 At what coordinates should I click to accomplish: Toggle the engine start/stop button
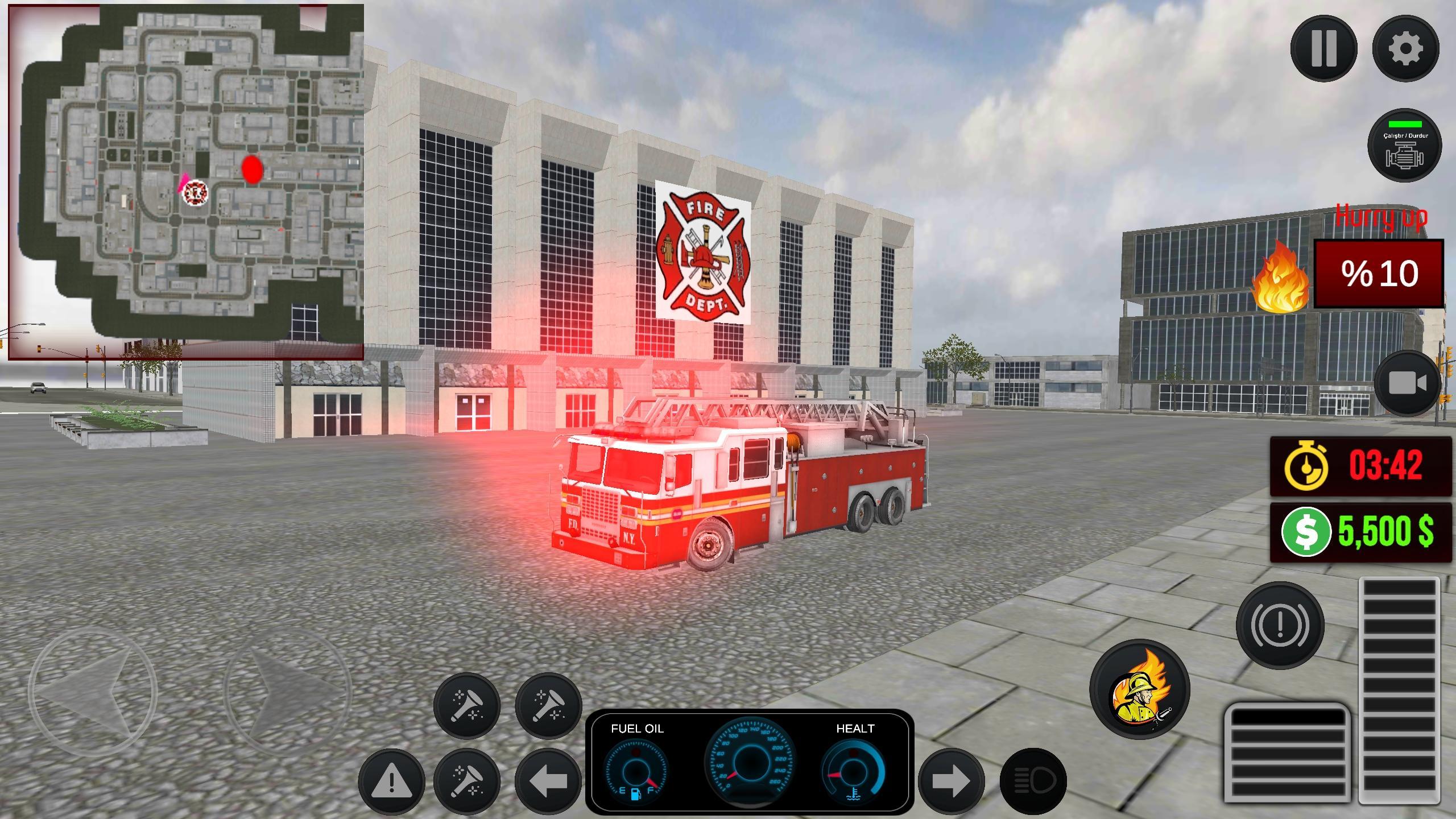[x=1404, y=146]
